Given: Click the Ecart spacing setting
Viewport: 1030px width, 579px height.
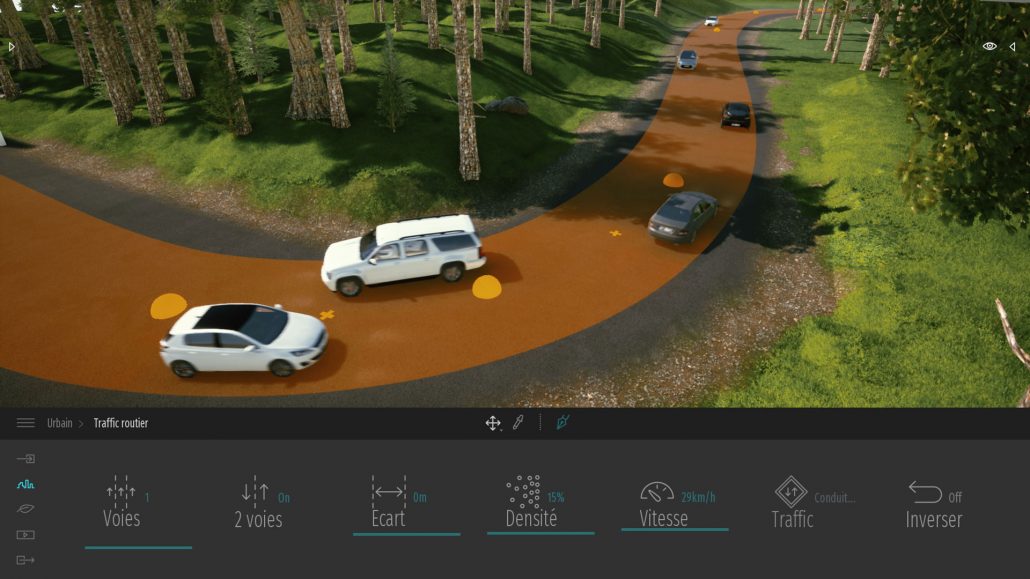Looking at the screenshot, I should (x=389, y=504).
